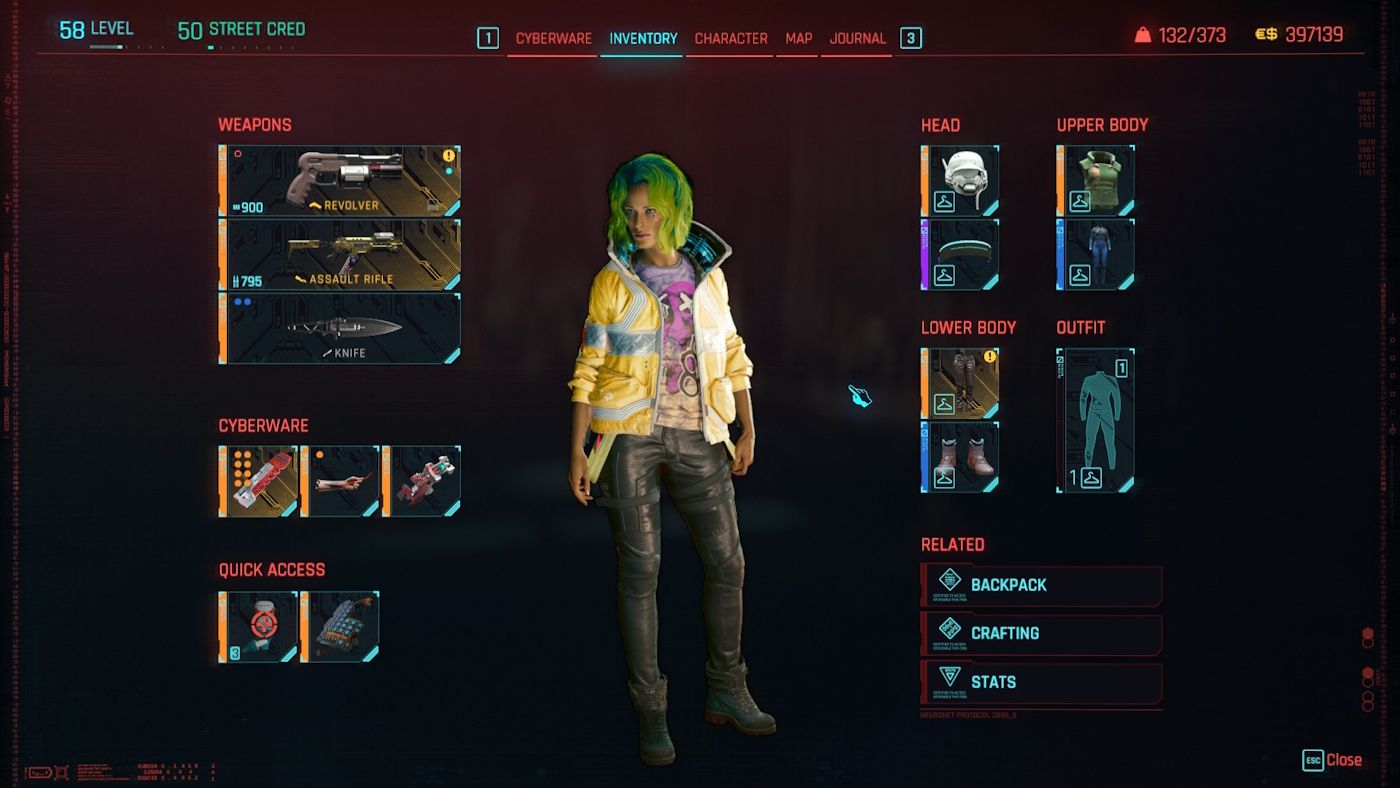Image resolution: width=1400 pixels, height=788 pixels.
Task: Open the Crafting menu
Action: pyautogui.click(x=1041, y=633)
